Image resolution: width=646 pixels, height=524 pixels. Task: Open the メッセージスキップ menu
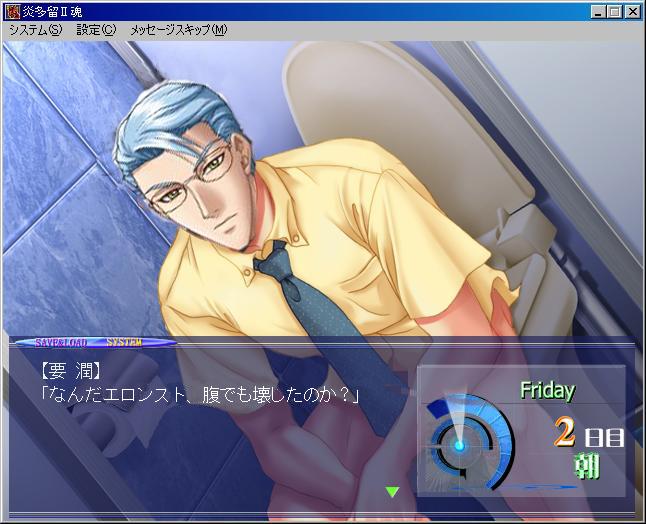click(178, 30)
